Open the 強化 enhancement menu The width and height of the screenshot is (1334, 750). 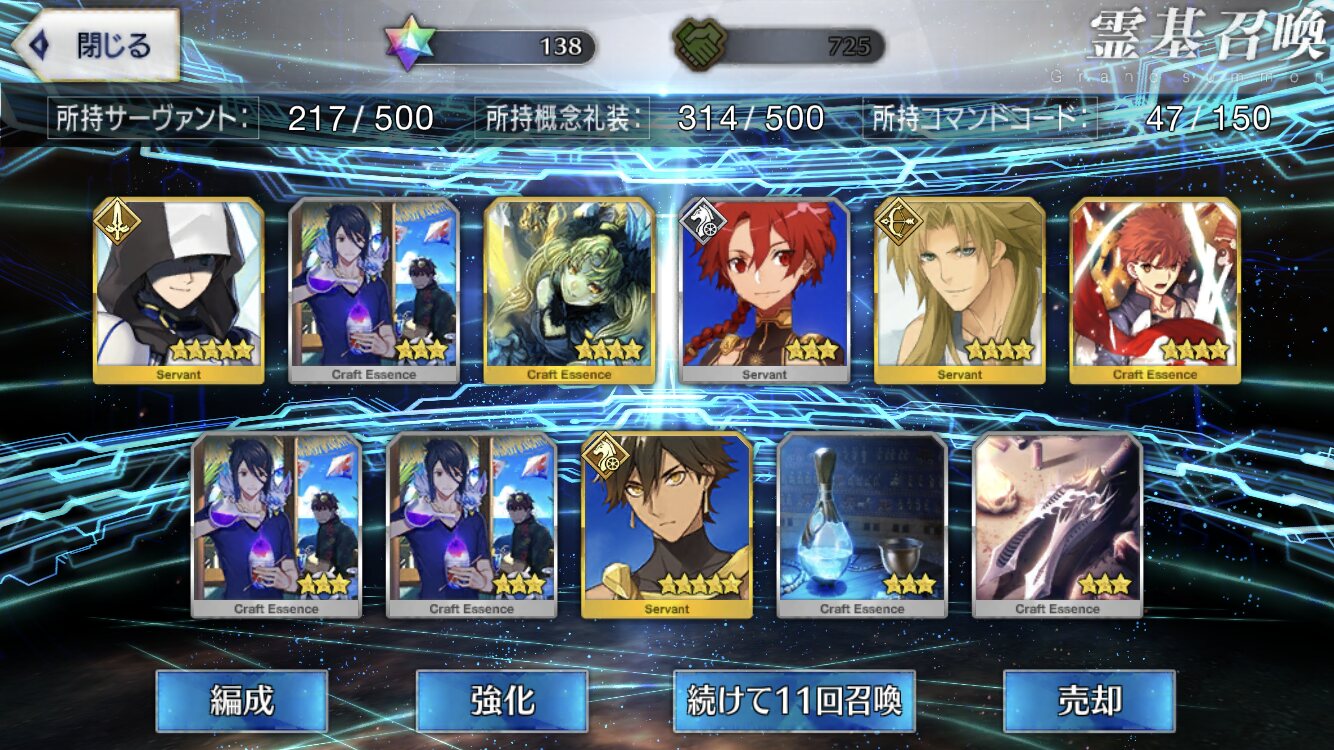(x=501, y=700)
